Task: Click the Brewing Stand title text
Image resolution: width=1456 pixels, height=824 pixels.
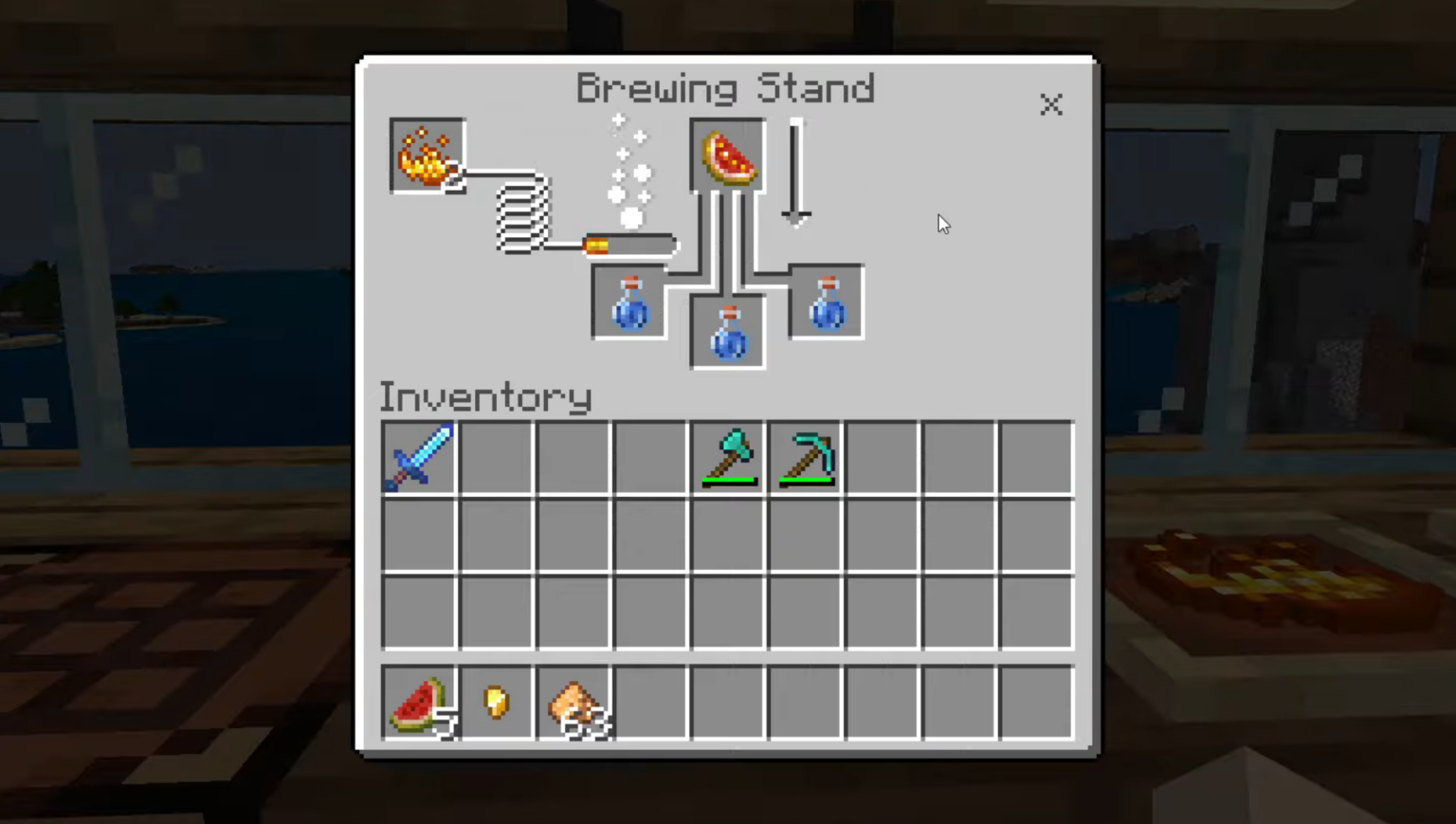Action: (726, 88)
